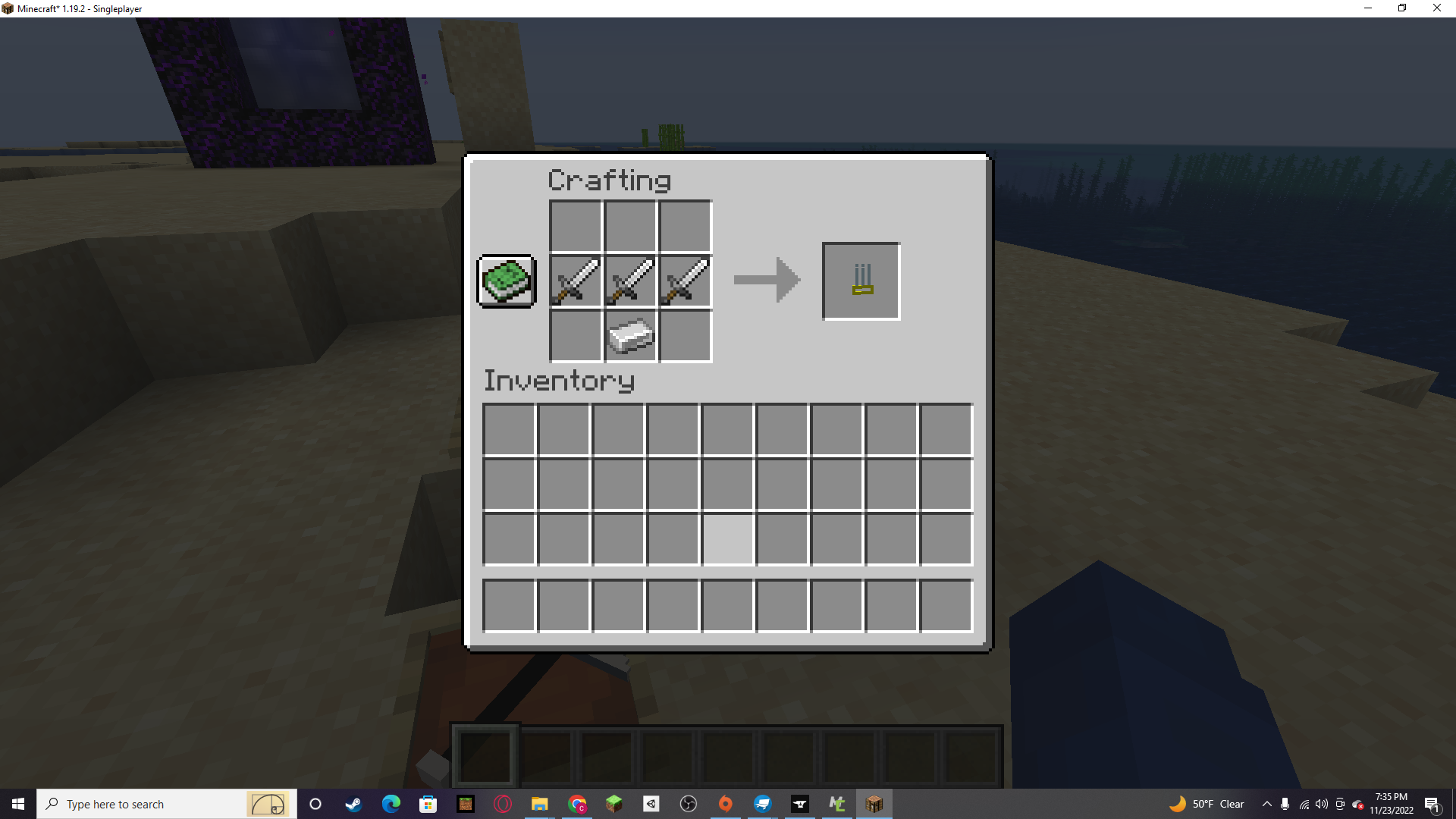The width and height of the screenshot is (1456, 819).
Task: Launch Origin from the taskbar
Action: point(725,804)
